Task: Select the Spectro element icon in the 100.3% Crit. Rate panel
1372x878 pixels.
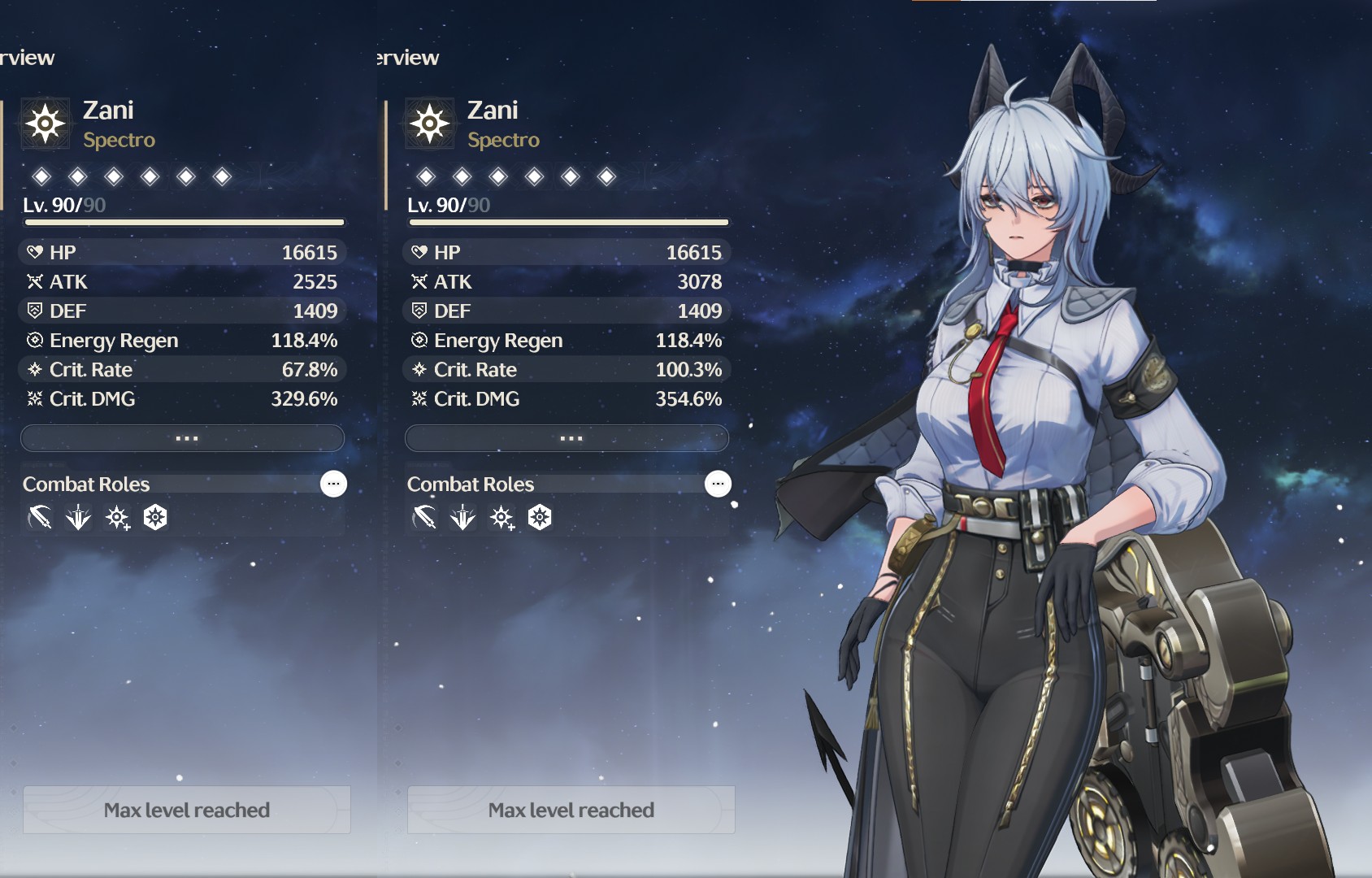Action: click(x=430, y=124)
